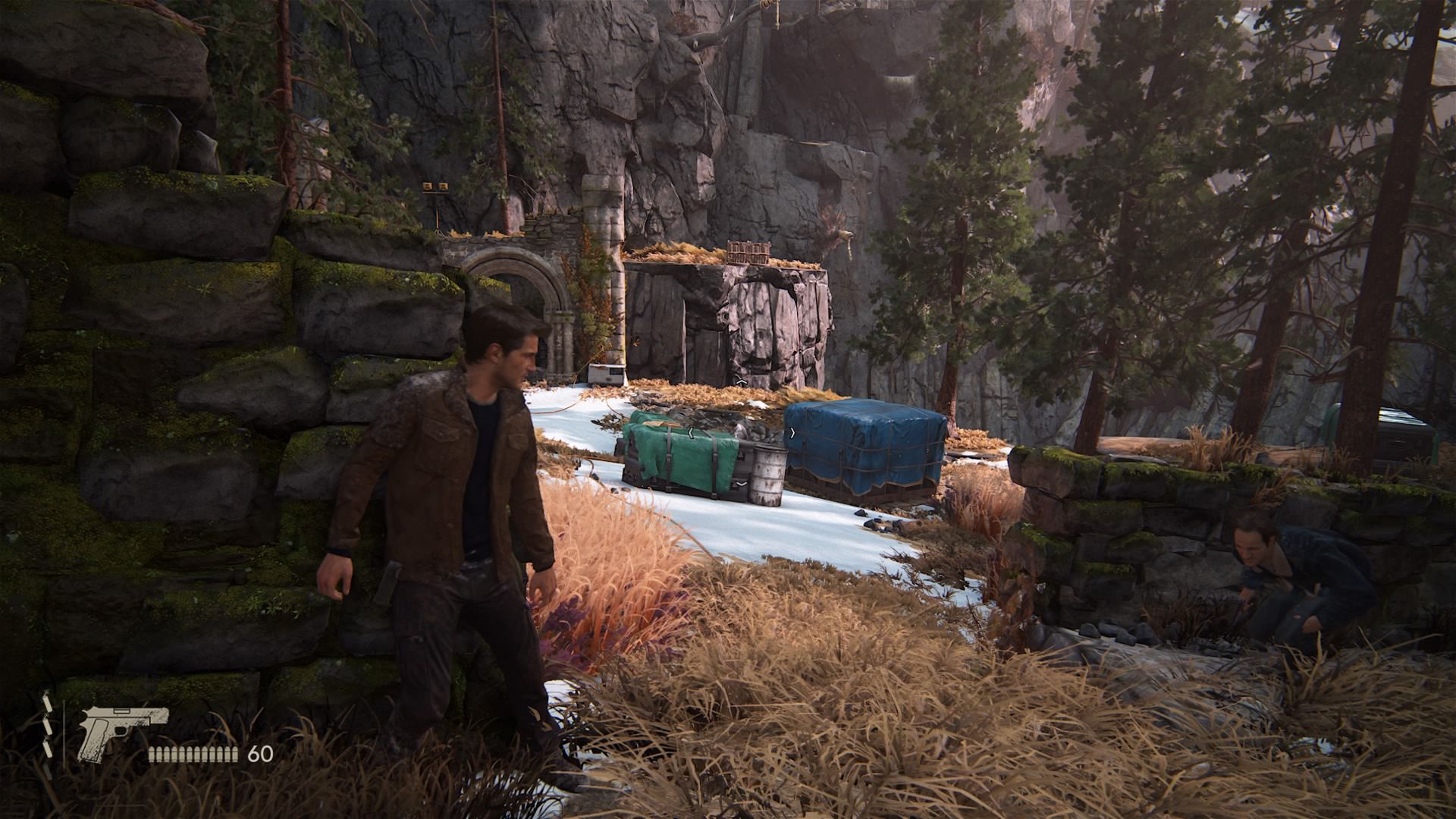Screen dimensions: 1456x819
Task: Click the wooden fence atop the stone pillar
Action: [x=747, y=253]
